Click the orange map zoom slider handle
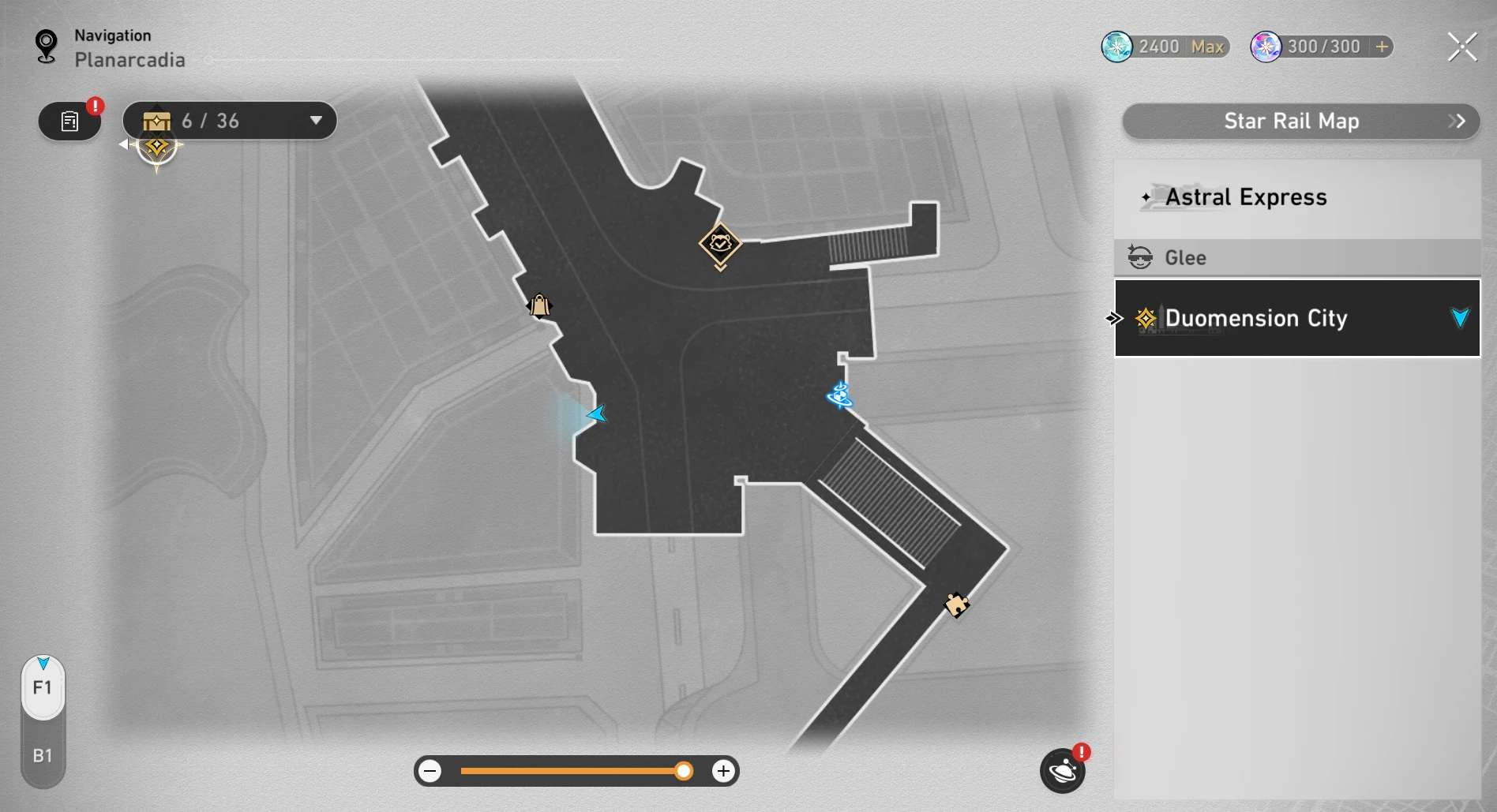The width and height of the screenshot is (1497, 812). (684, 771)
